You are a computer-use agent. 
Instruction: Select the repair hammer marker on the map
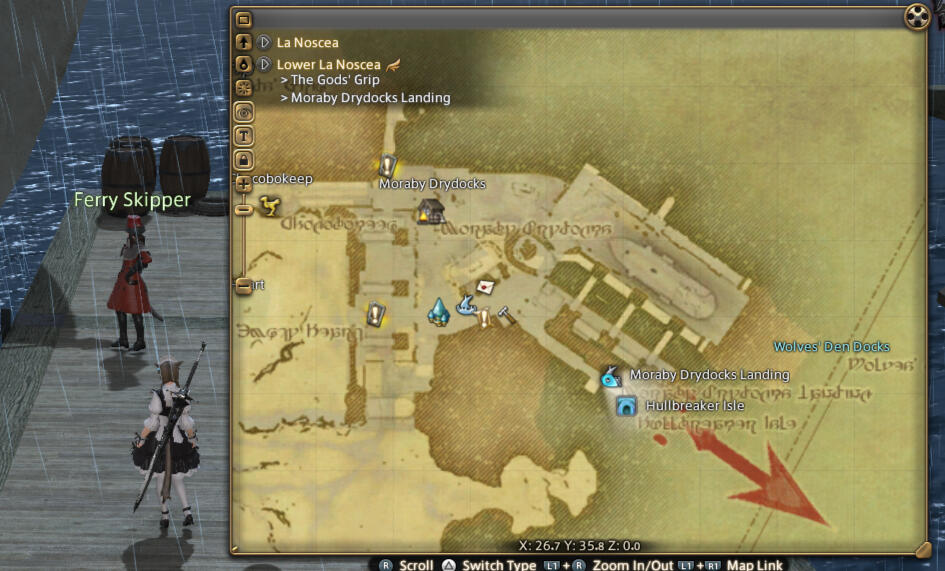tap(506, 315)
